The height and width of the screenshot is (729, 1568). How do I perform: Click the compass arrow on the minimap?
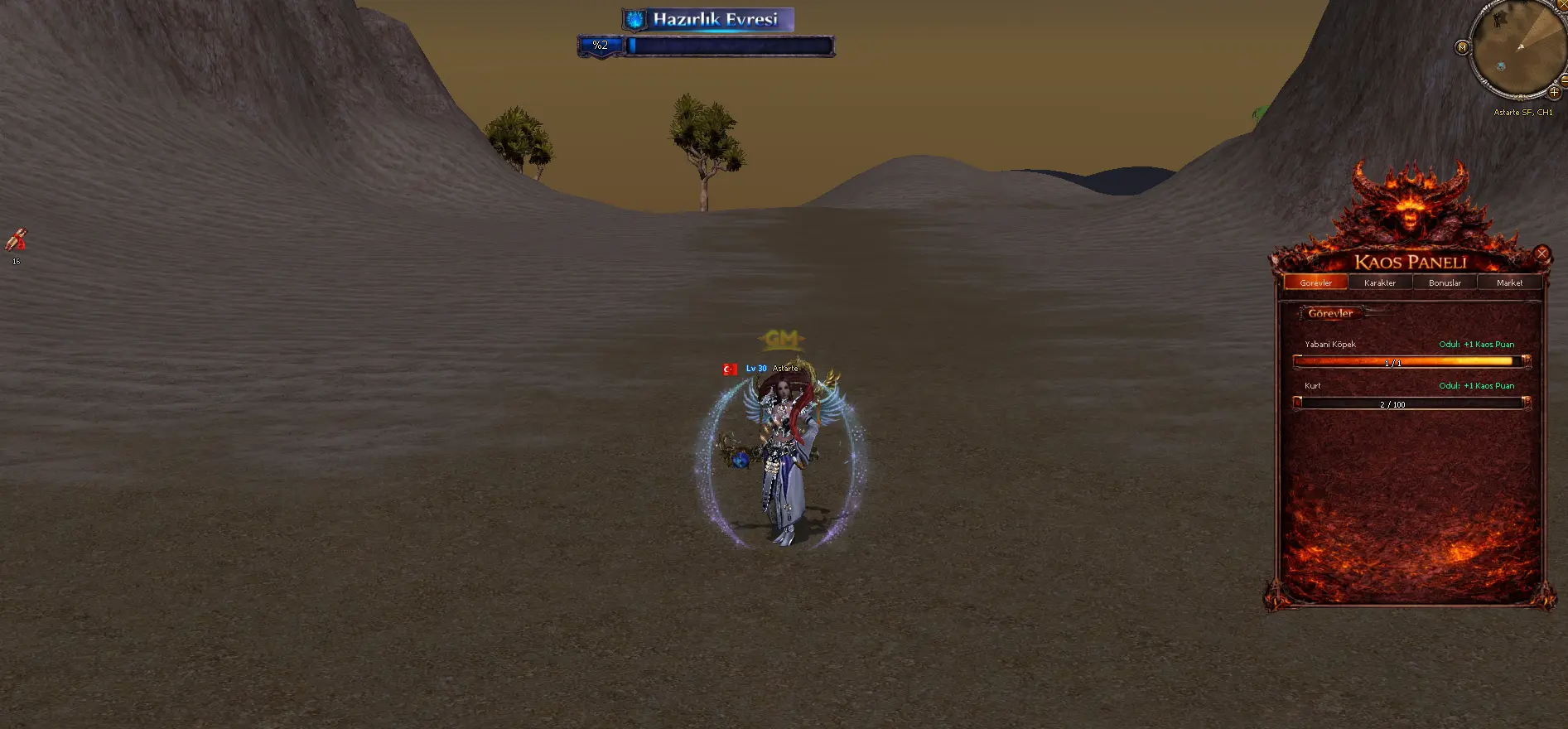1520,47
